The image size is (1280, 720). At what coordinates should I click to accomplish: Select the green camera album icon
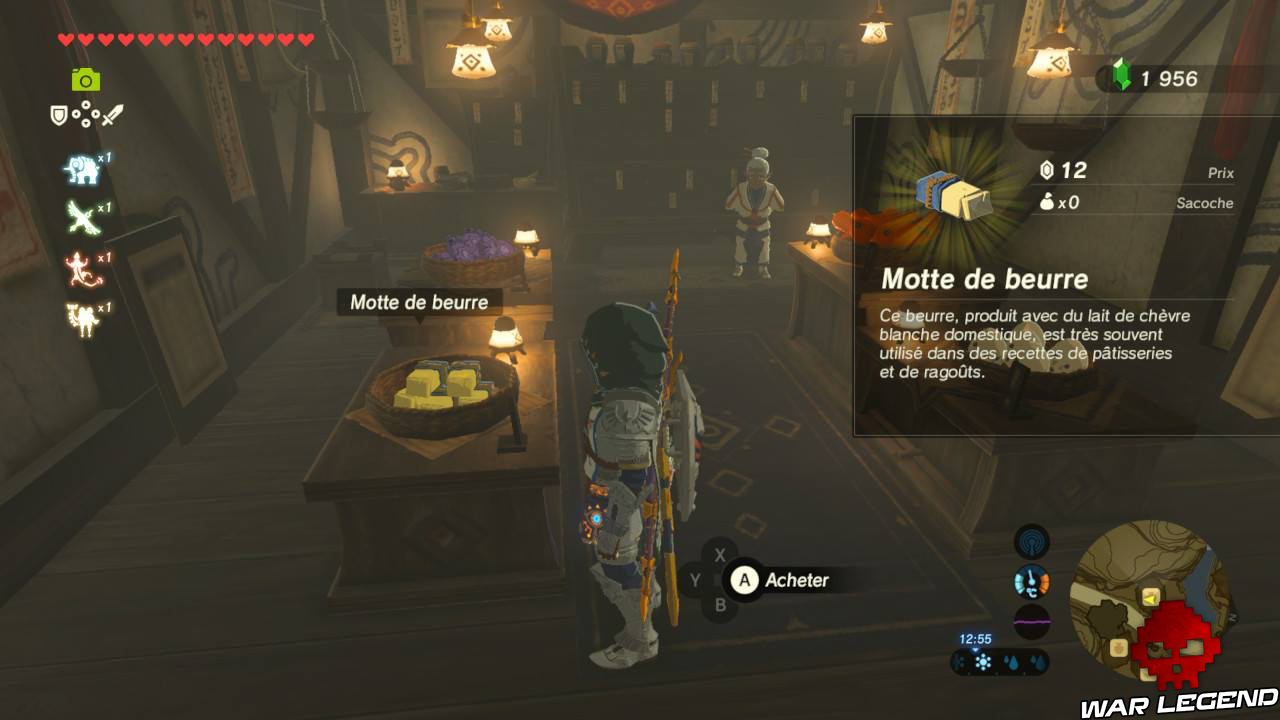(x=84, y=78)
